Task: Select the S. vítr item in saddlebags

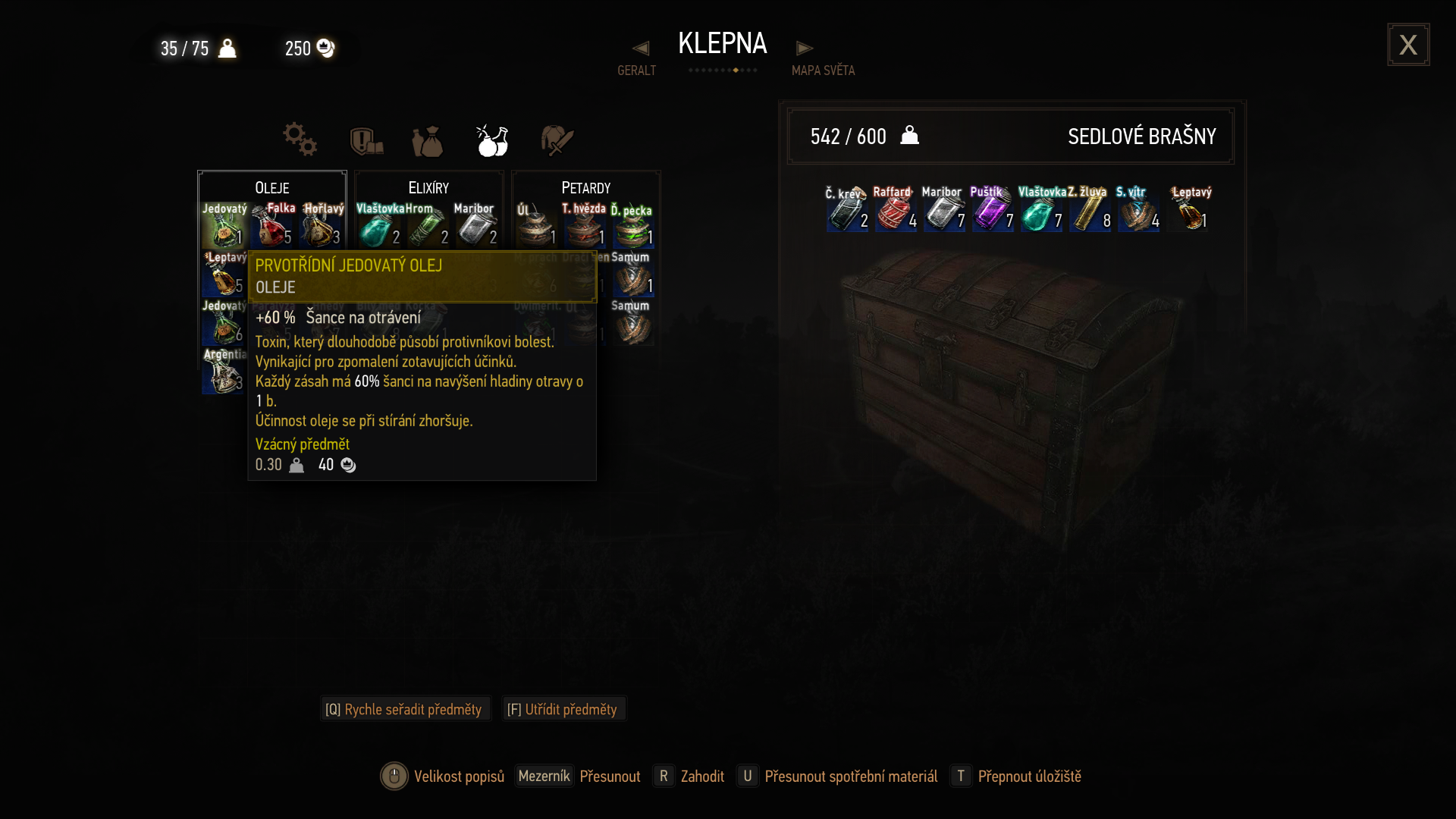Action: coord(1137,210)
